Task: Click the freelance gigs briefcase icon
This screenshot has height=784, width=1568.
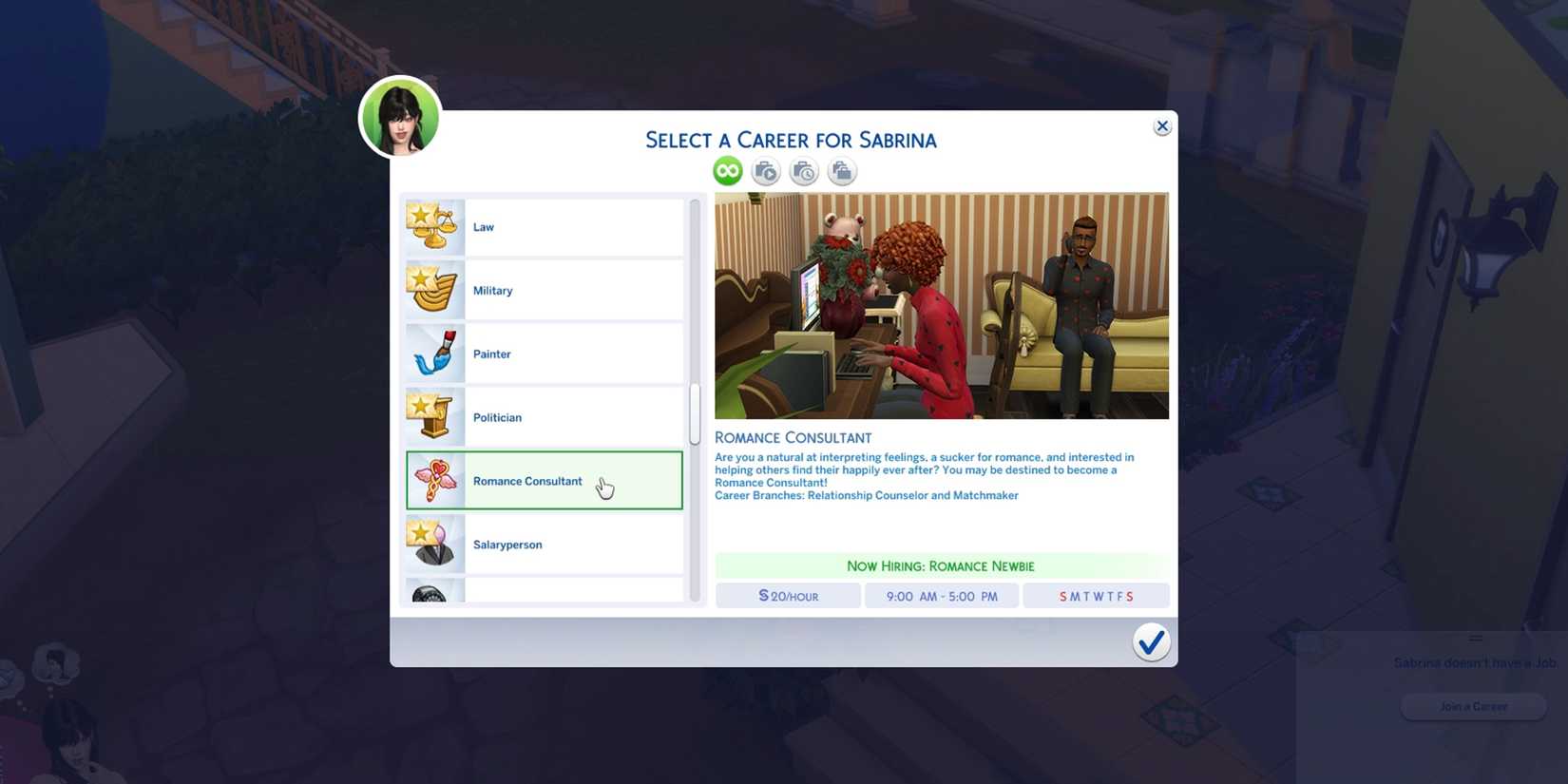Action: [841, 171]
